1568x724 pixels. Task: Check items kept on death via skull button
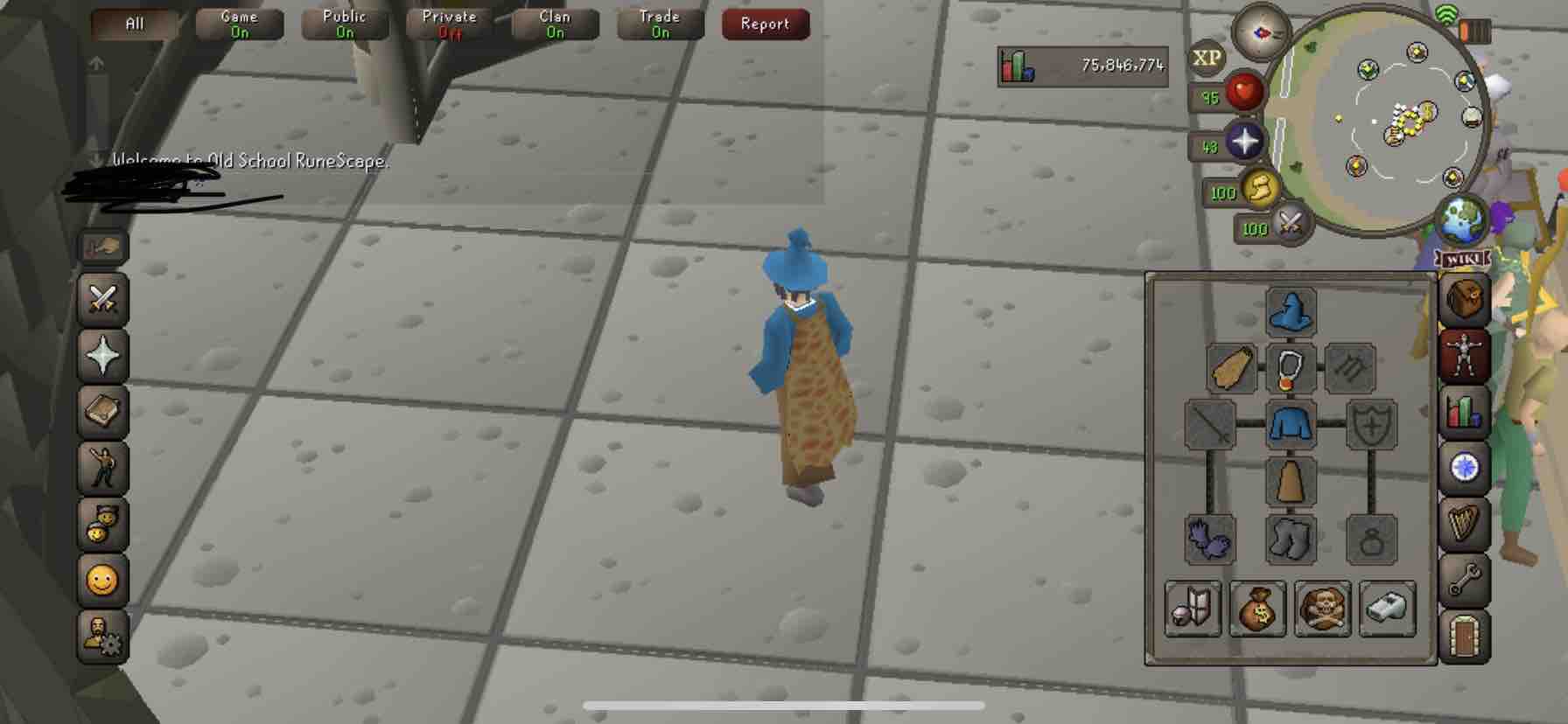(x=1324, y=609)
